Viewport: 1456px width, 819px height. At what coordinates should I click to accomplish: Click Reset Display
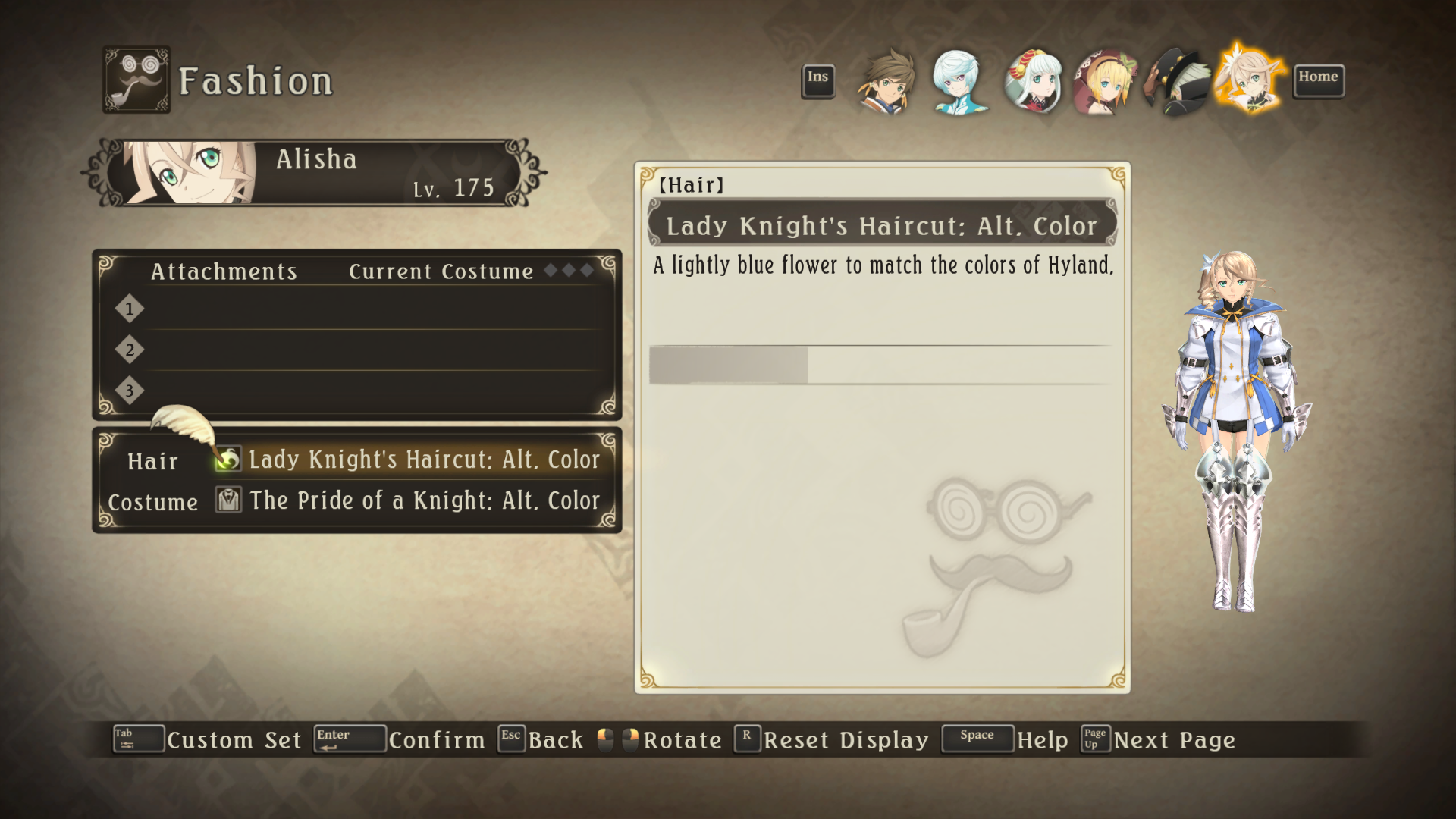(x=846, y=740)
